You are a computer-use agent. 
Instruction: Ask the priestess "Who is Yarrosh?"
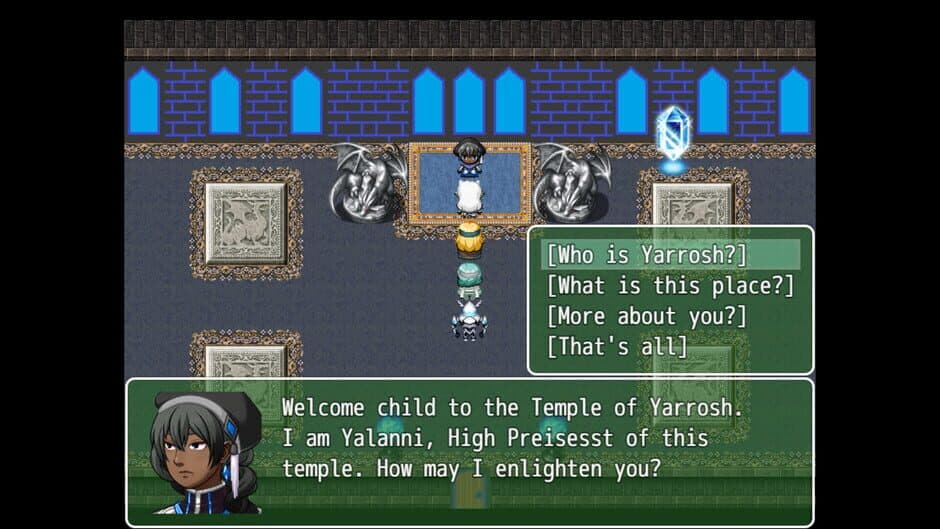point(647,255)
